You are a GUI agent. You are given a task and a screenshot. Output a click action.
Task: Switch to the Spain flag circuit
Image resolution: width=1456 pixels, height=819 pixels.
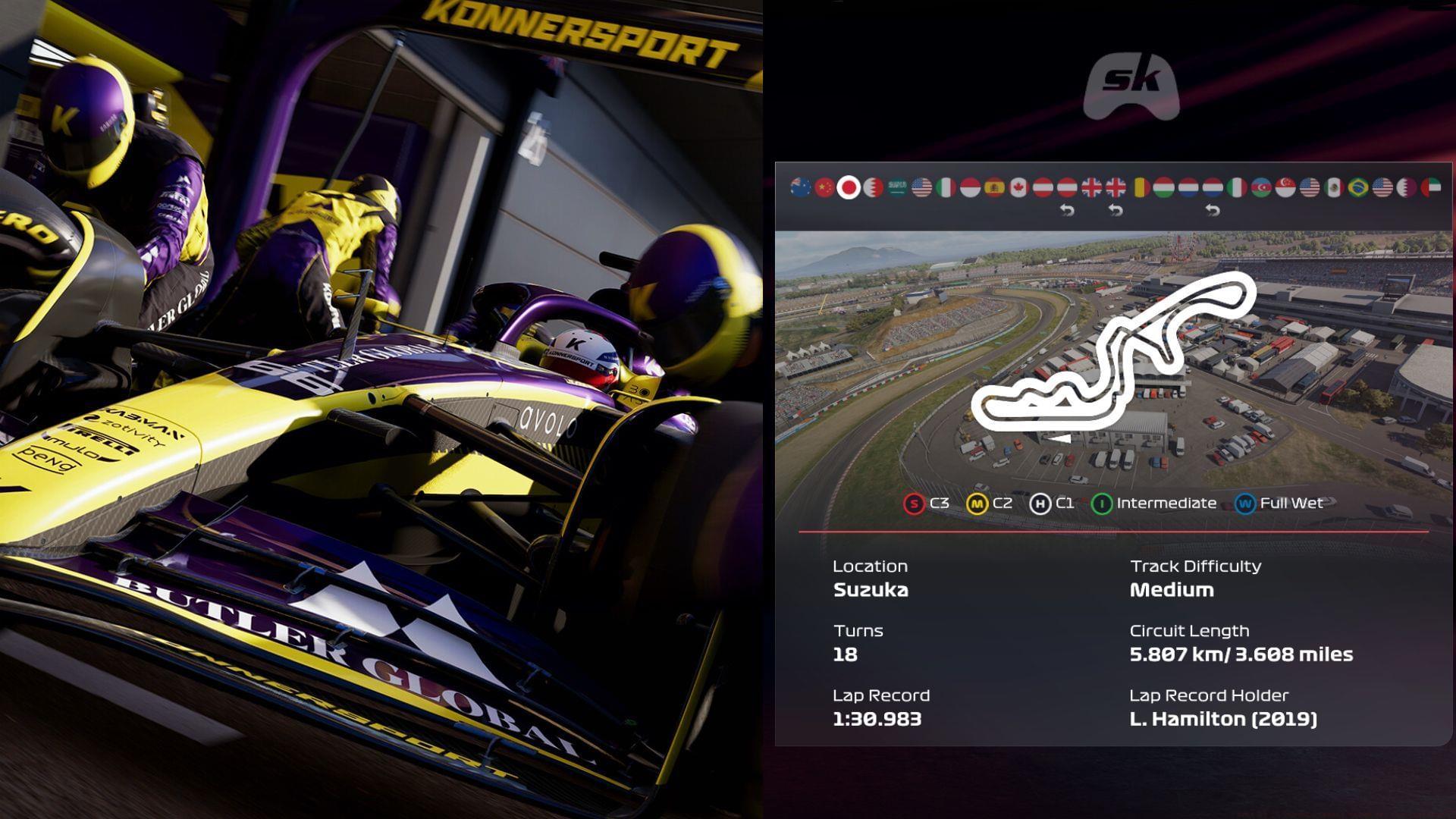(994, 187)
